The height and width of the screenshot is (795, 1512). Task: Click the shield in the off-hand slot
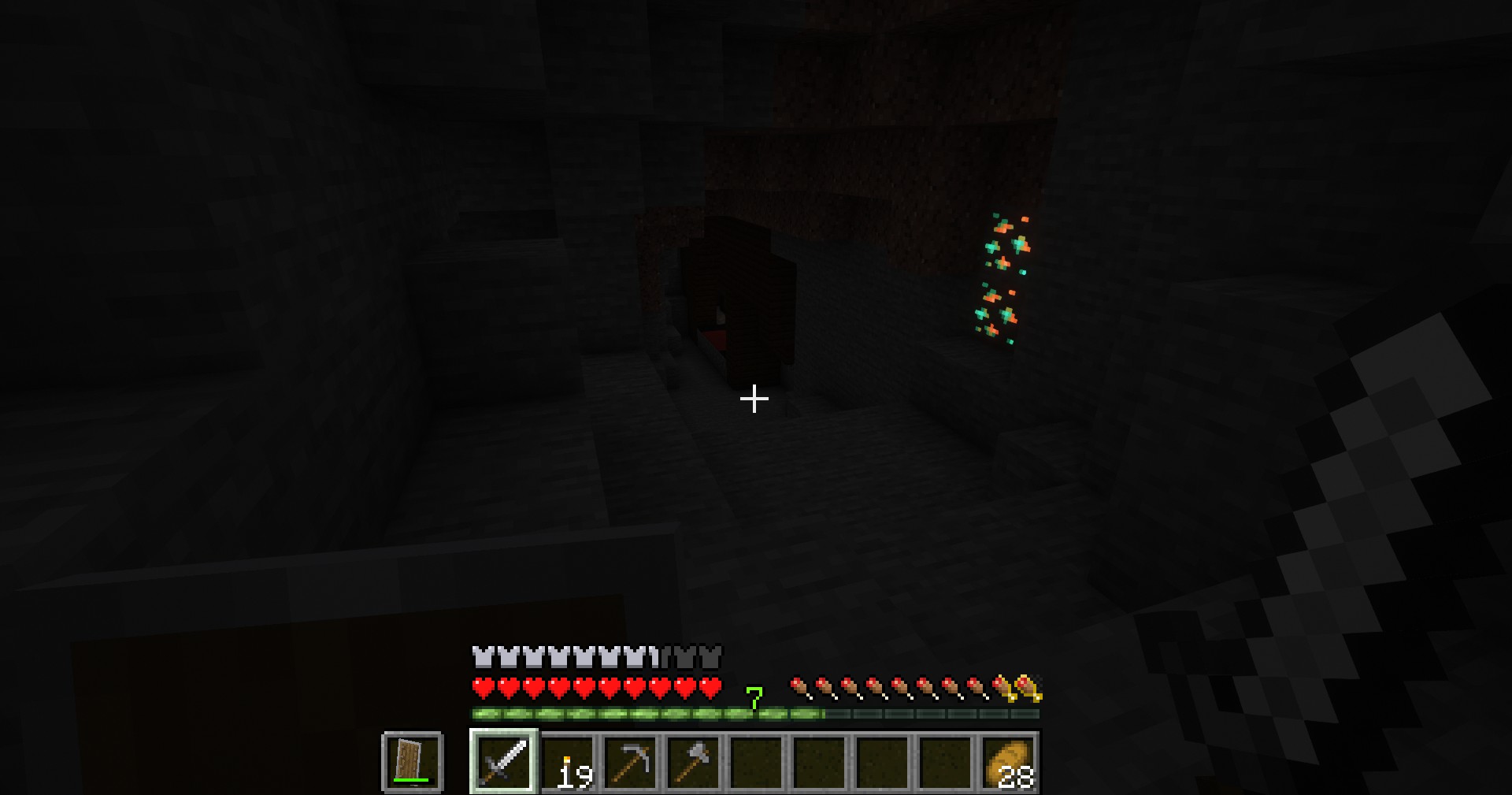point(412,761)
